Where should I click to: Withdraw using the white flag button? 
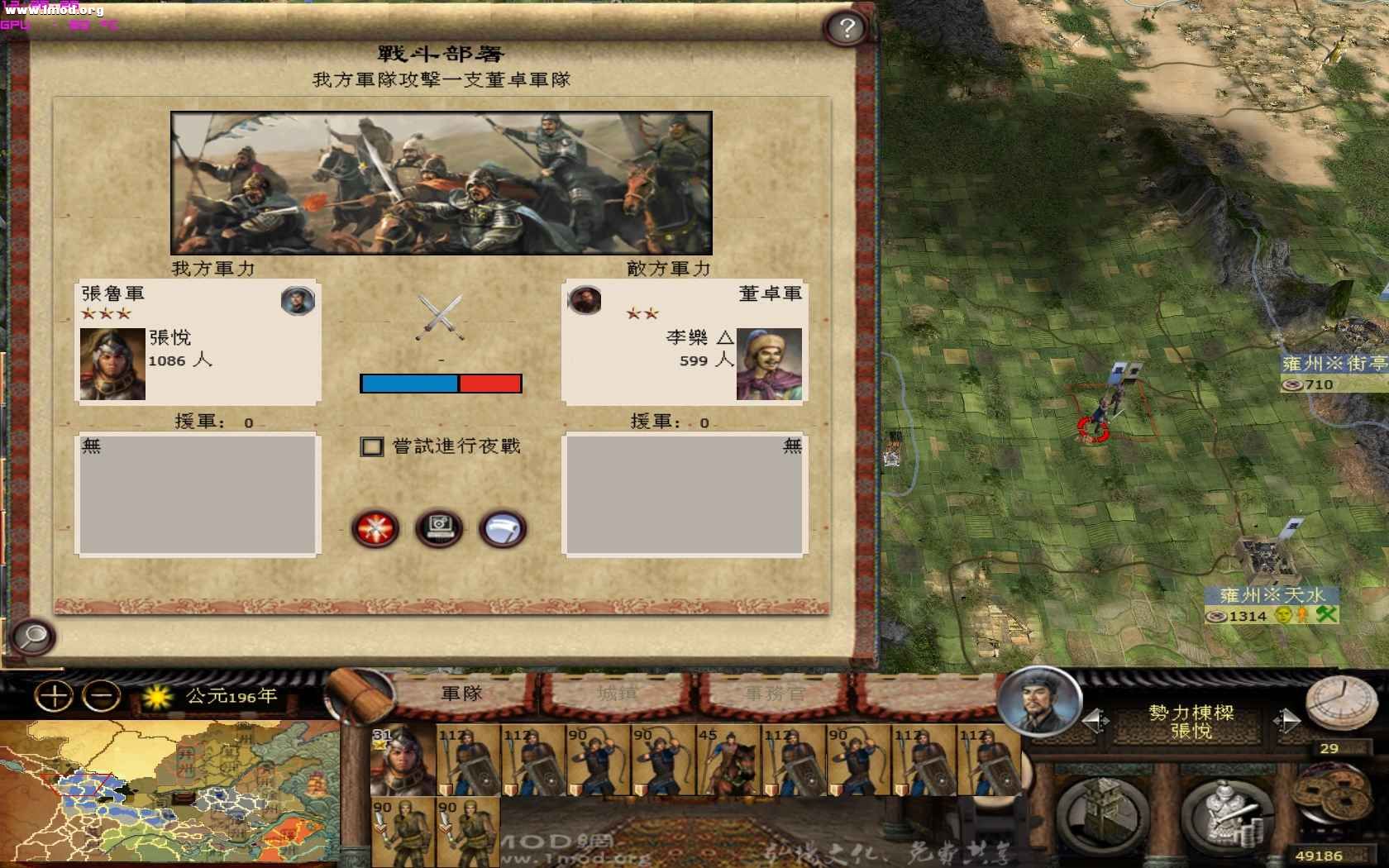point(502,530)
